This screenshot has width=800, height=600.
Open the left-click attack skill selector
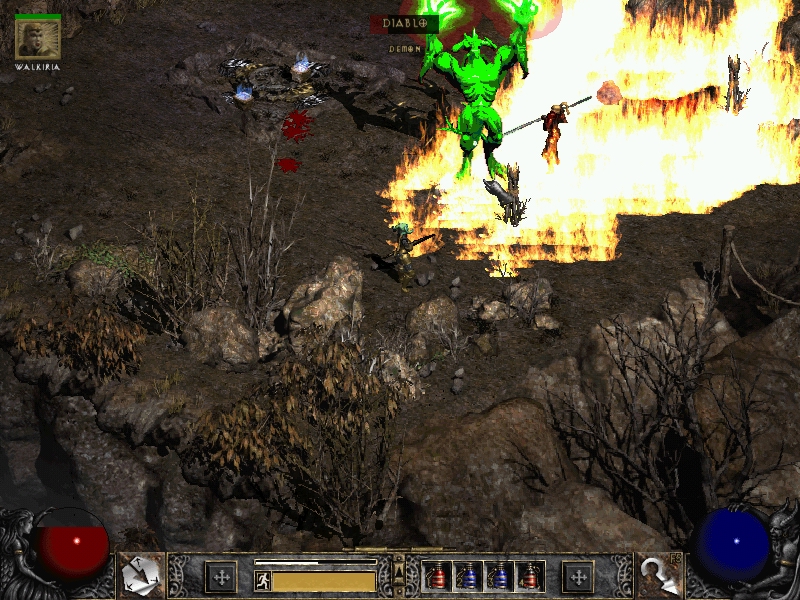tap(141, 575)
